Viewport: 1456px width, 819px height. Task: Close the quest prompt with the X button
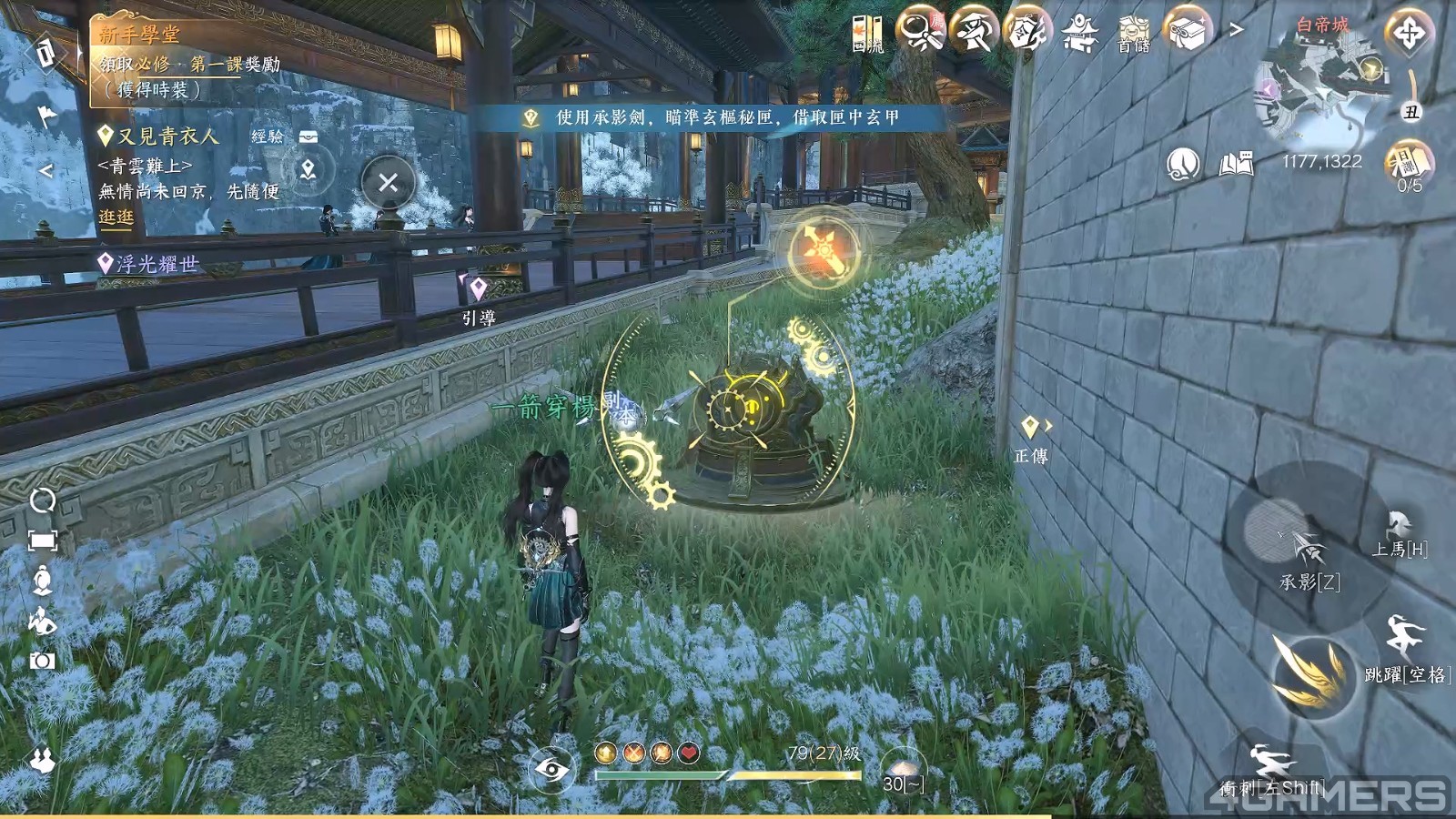point(388,182)
